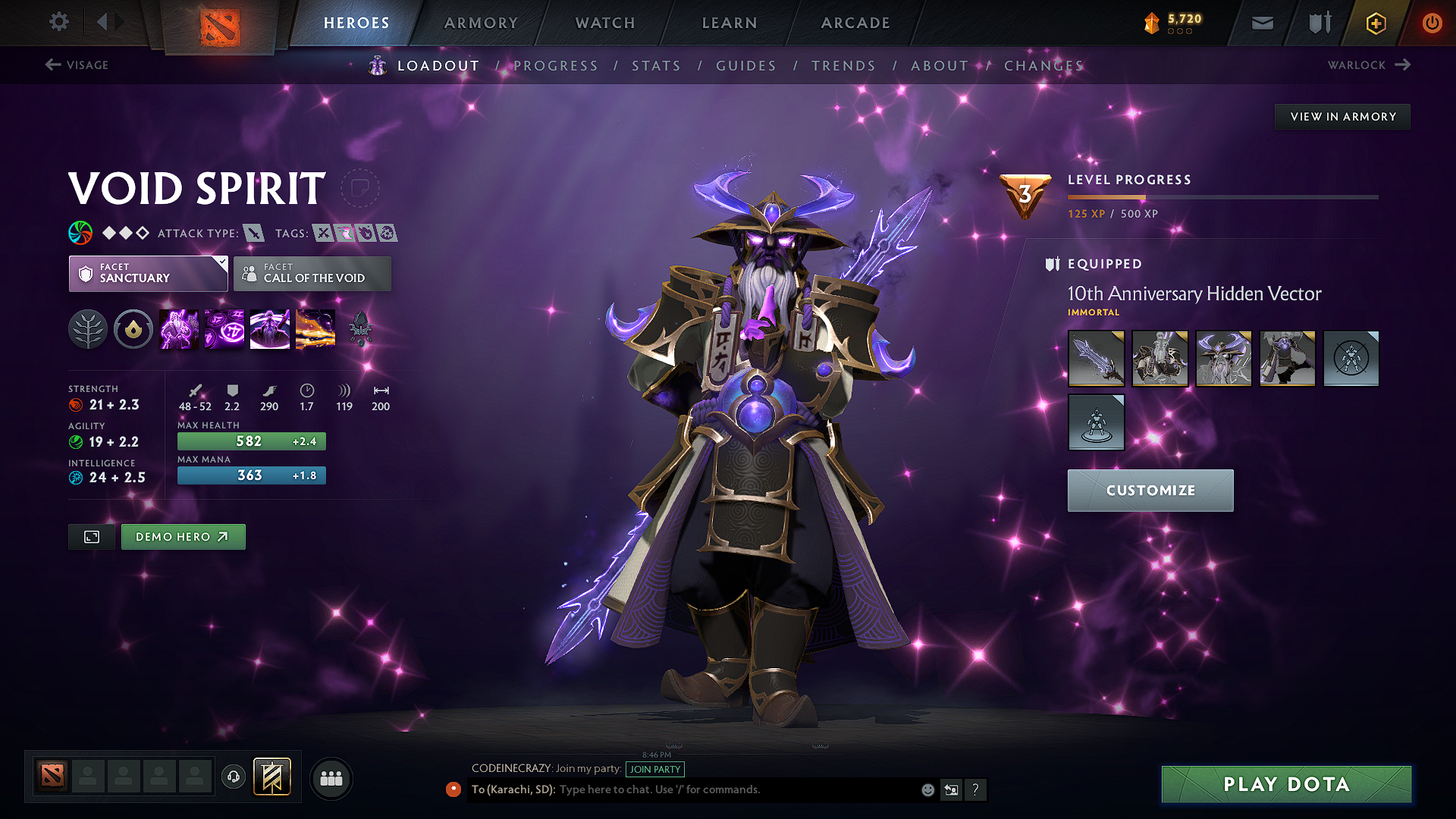Check the mail notifications icon
The image size is (1456, 819).
point(1262,23)
